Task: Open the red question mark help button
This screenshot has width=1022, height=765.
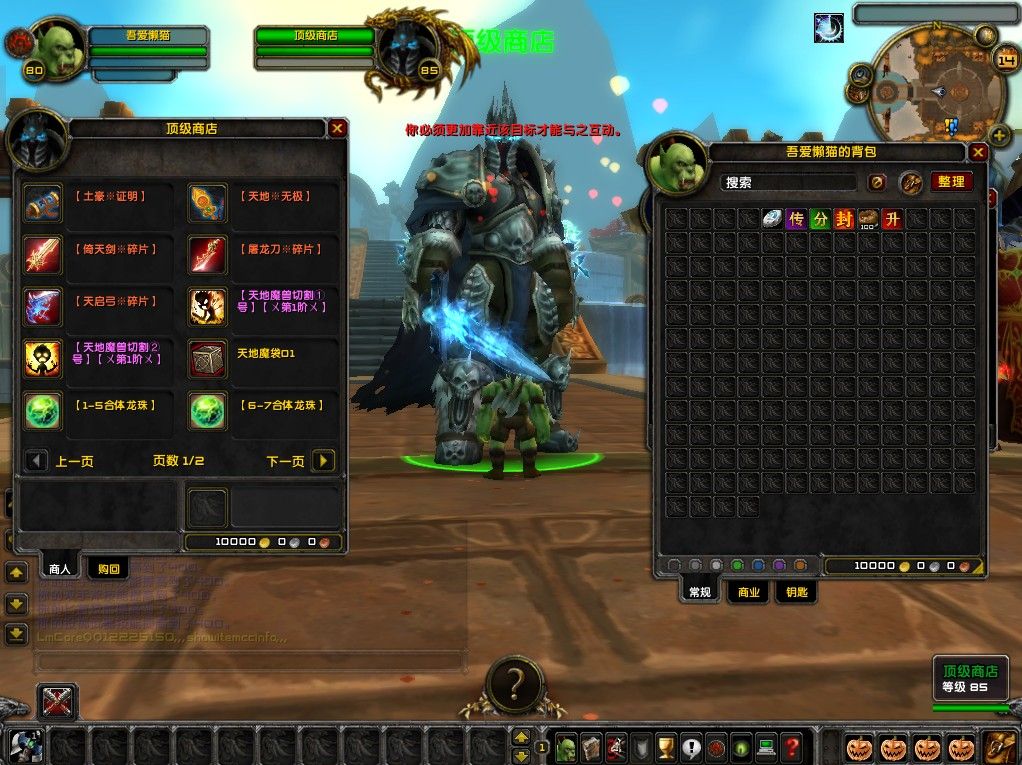Action: (791, 747)
